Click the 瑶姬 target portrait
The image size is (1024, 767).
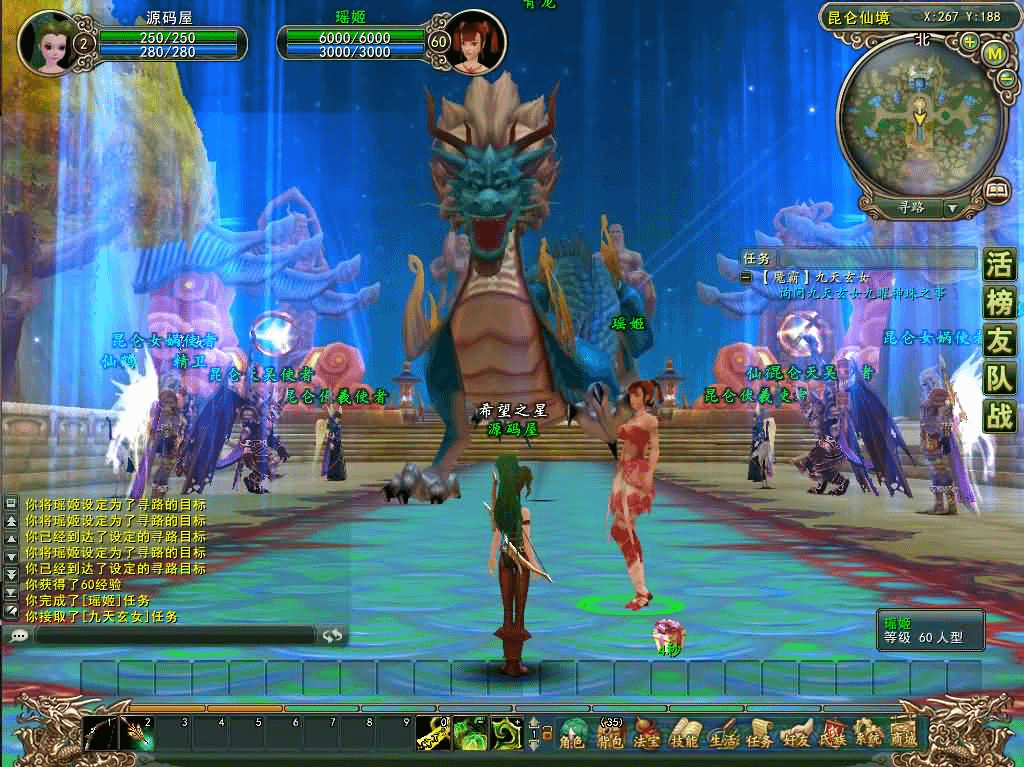(475, 42)
